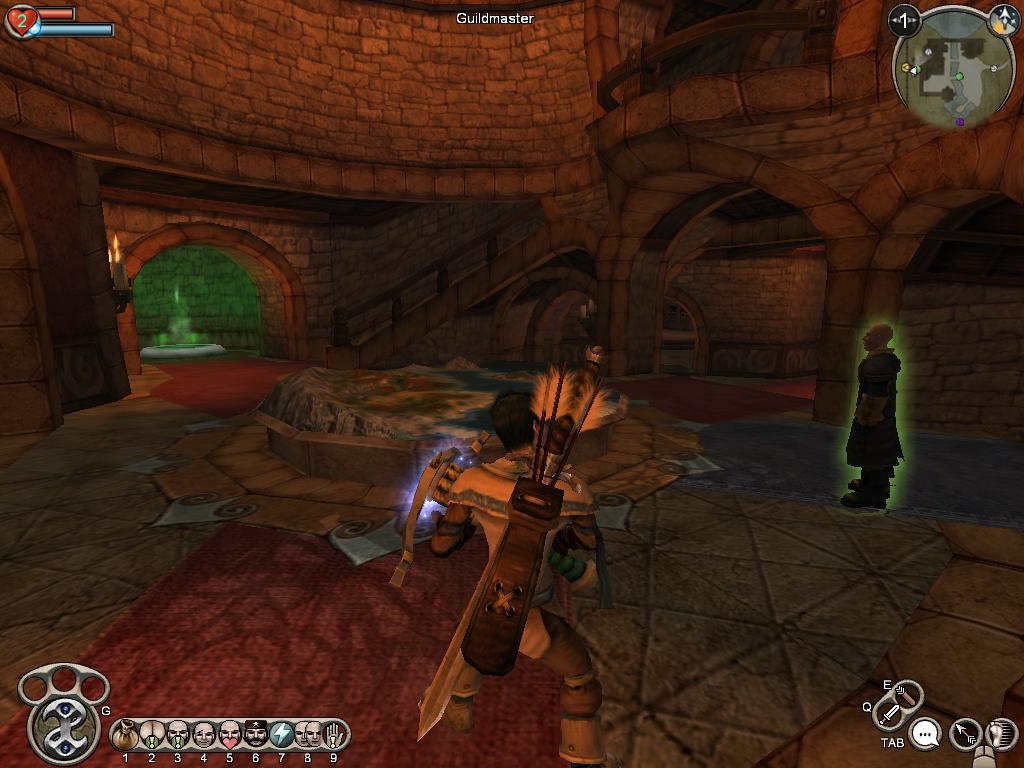Activate the lightning bolt spell in slot 7
1024x768 pixels.
point(282,736)
